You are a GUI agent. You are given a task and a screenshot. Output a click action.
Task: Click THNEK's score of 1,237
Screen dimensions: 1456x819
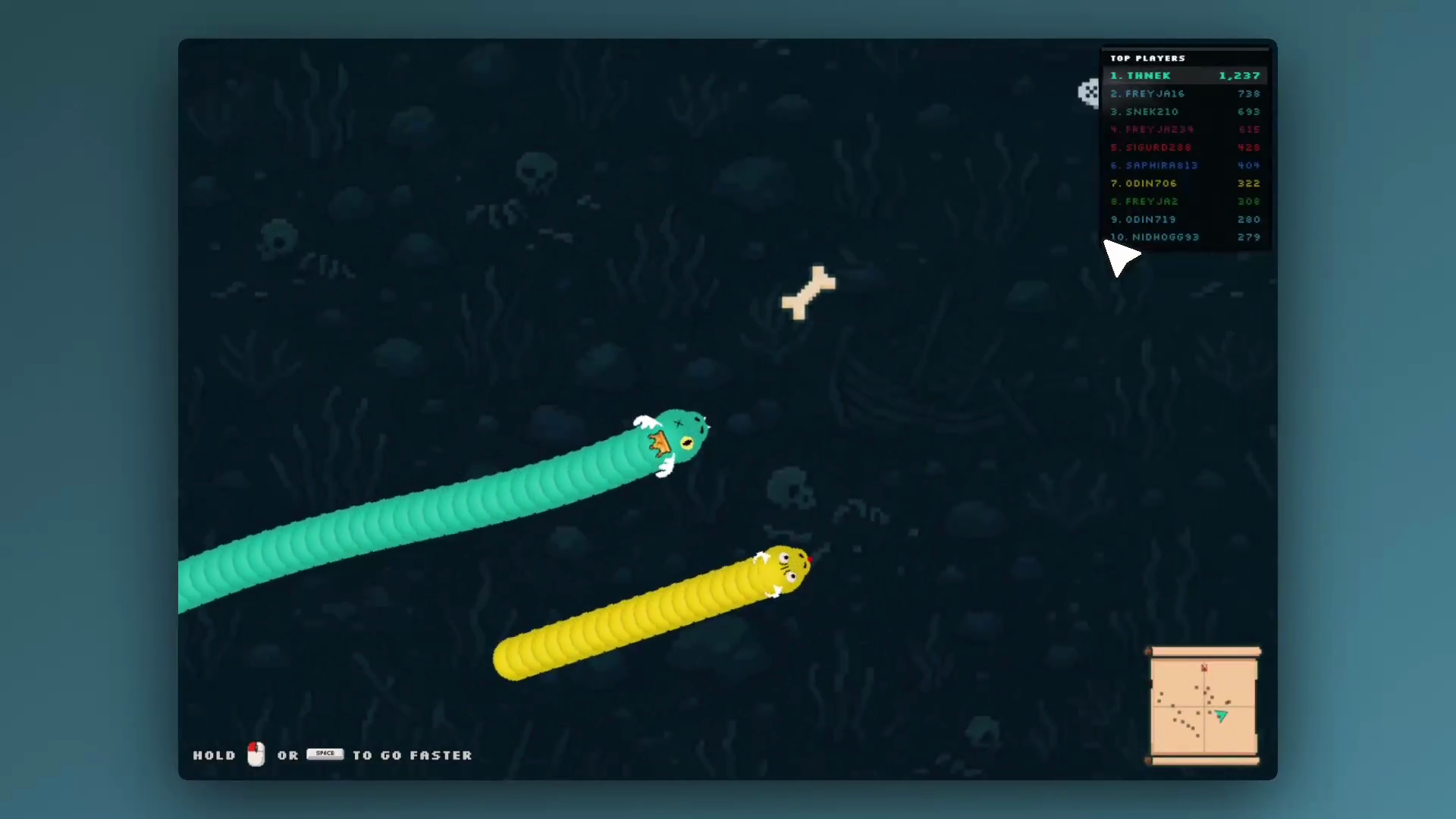point(1241,75)
